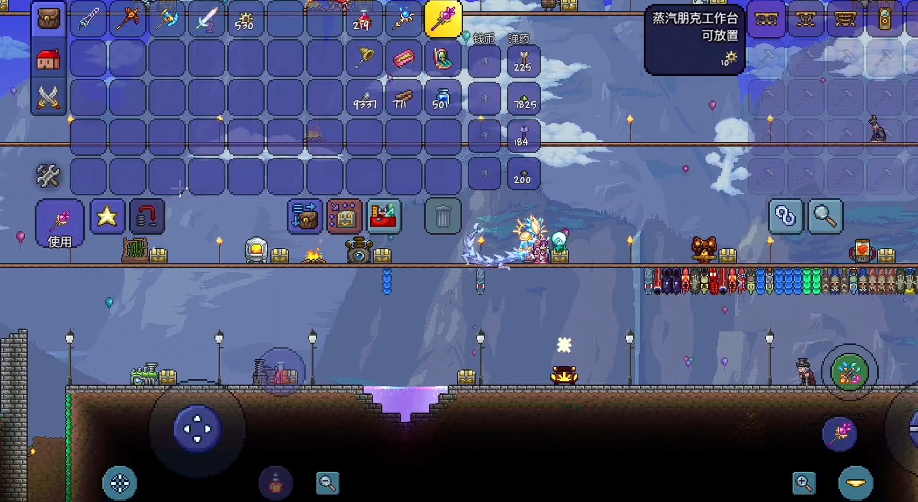
Task: Click the red magnet button
Action: tap(147, 215)
